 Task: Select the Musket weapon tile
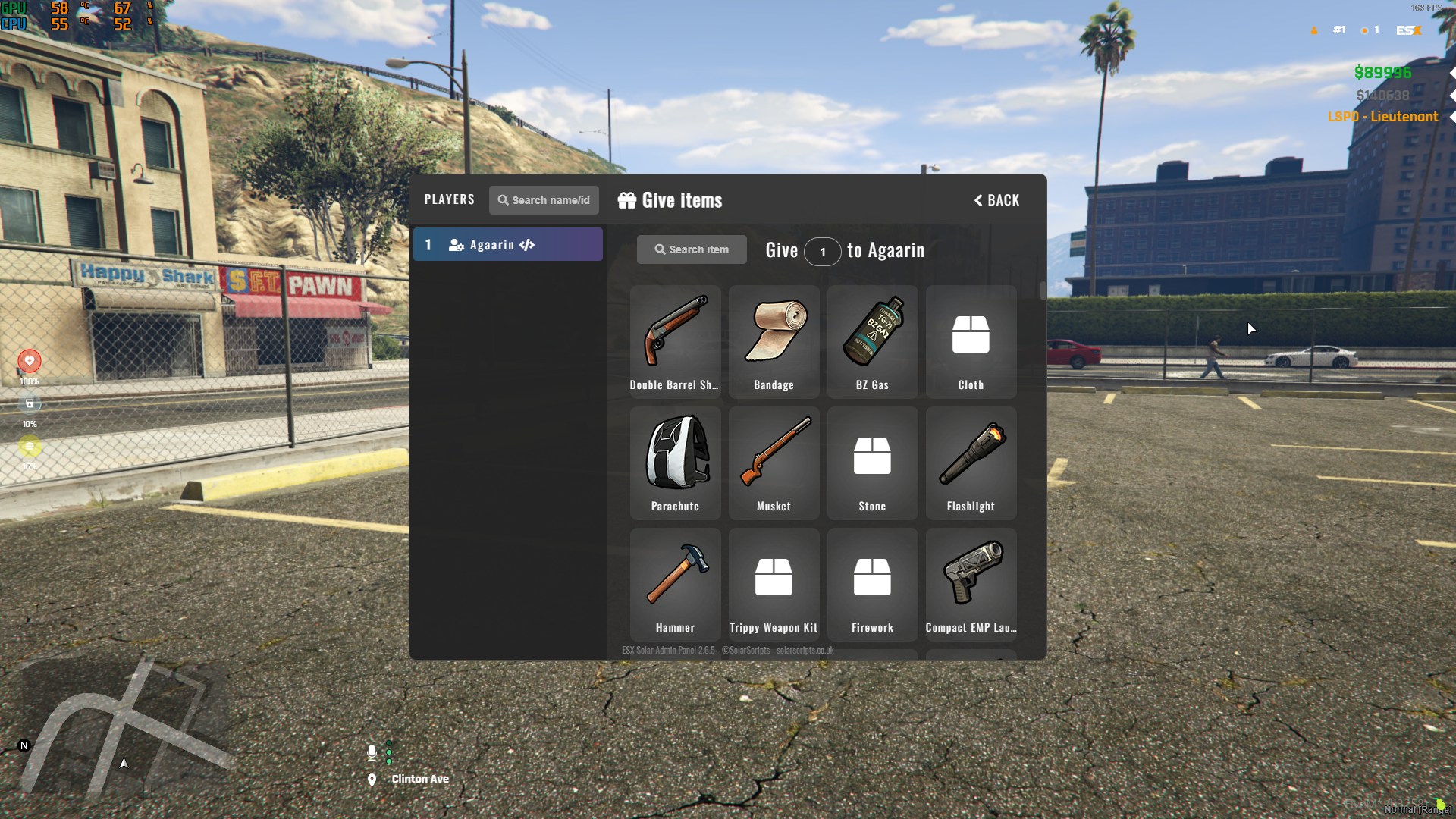pyautogui.click(x=773, y=463)
